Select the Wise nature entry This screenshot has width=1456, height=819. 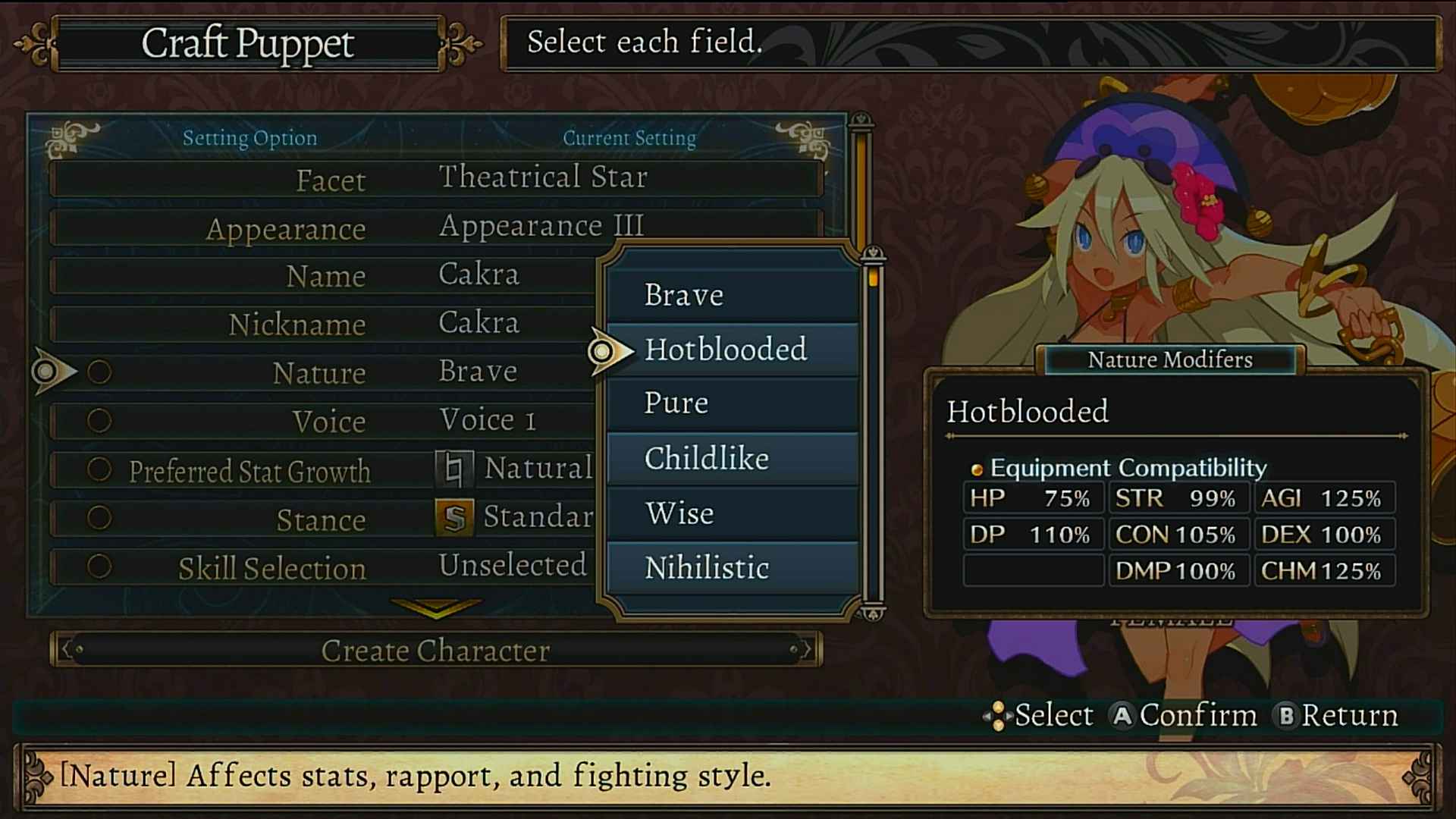732,513
